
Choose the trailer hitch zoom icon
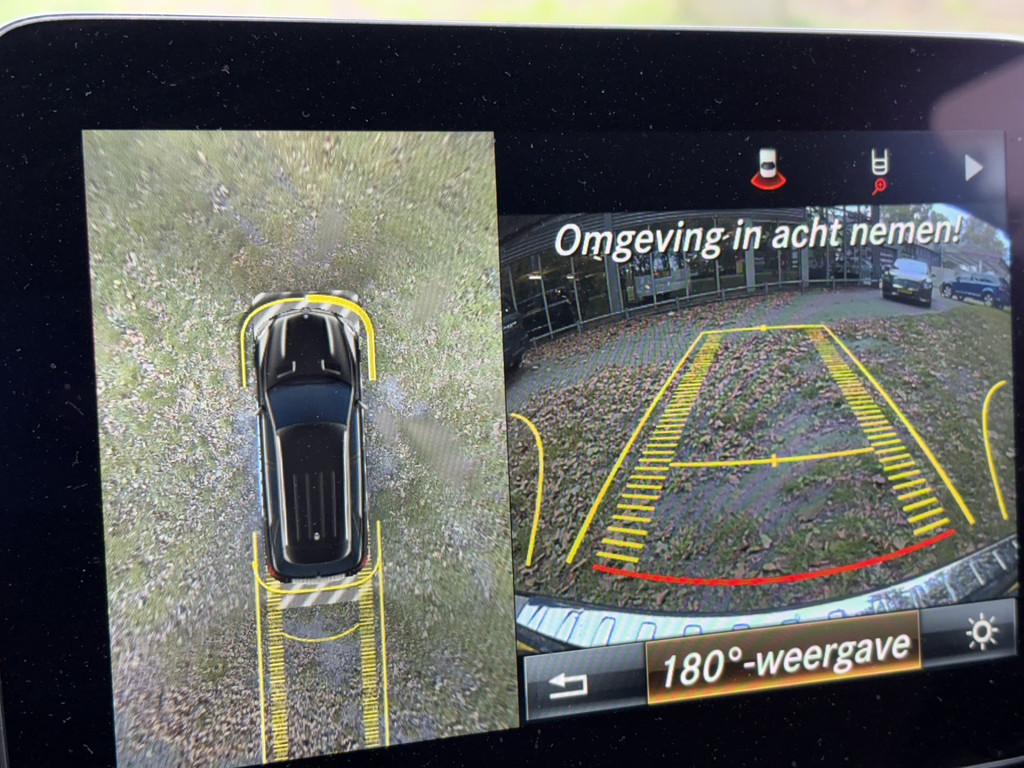(879, 171)
